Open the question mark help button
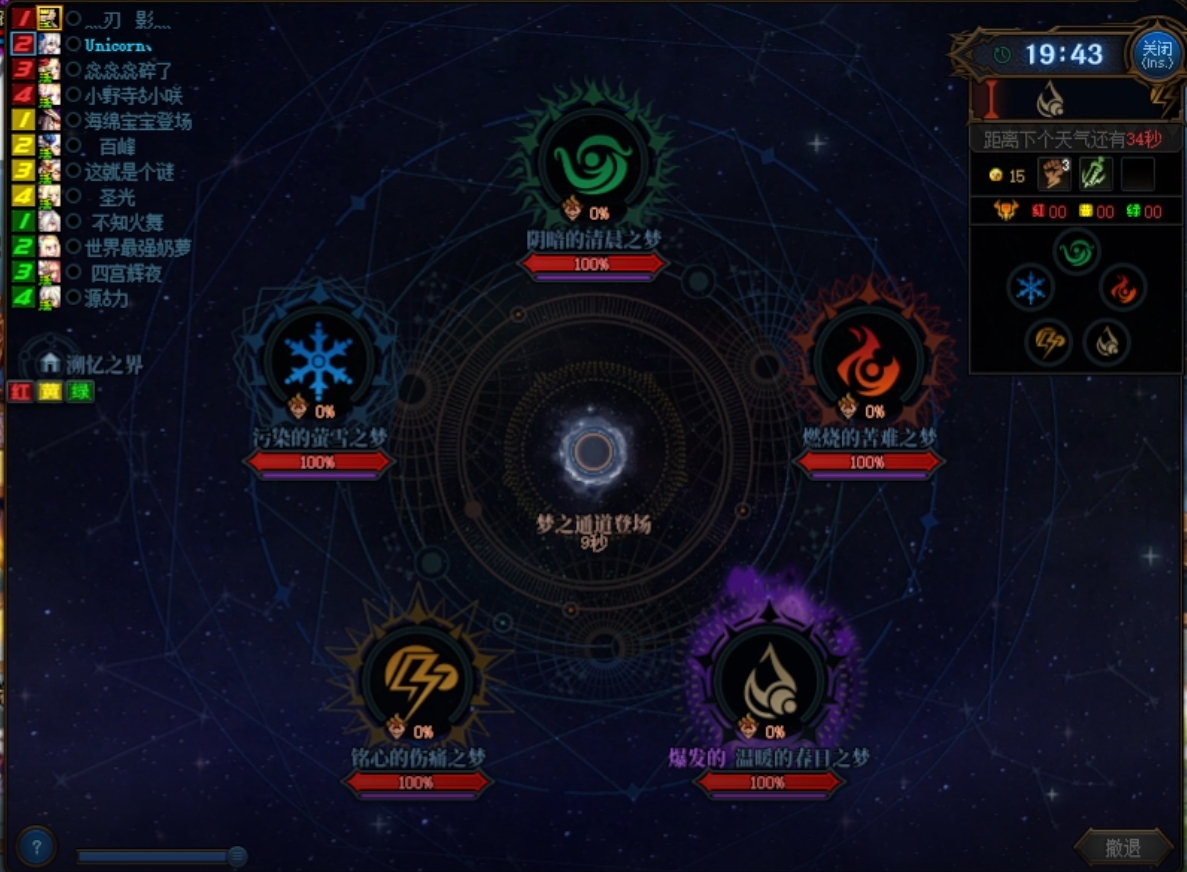The width and height of the screenshot is (1187, 872). click(x=37, y=848)
